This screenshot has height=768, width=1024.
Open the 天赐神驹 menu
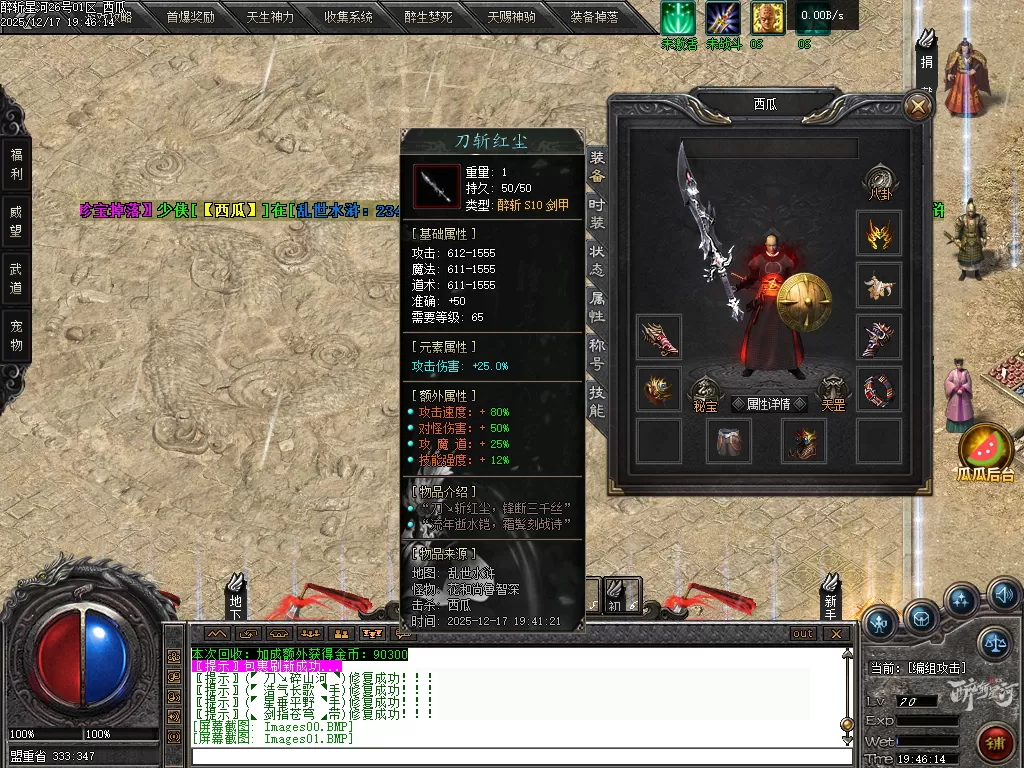[511, 17]
